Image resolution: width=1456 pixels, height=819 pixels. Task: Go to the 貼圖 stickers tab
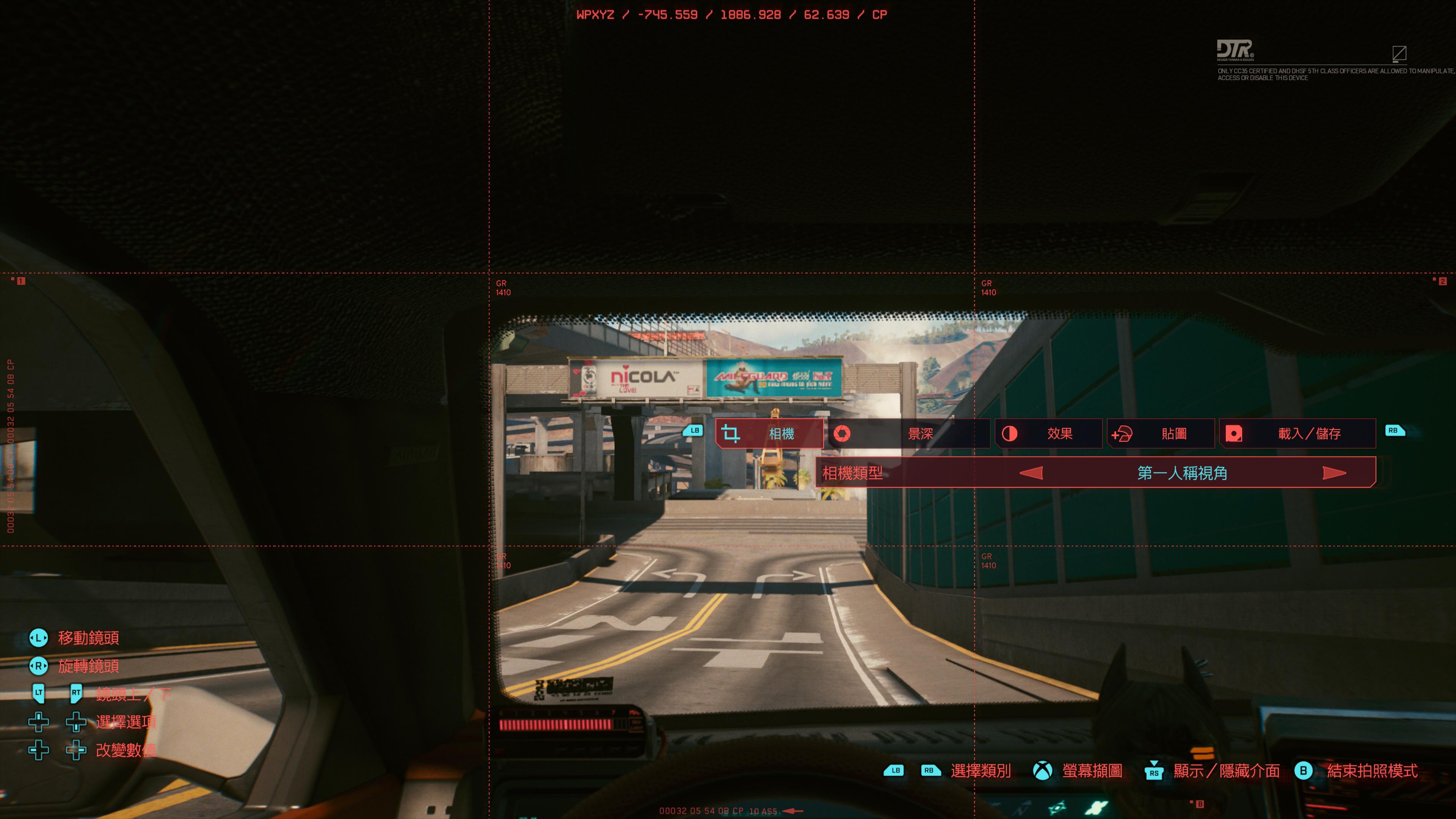pos(1161,433)
